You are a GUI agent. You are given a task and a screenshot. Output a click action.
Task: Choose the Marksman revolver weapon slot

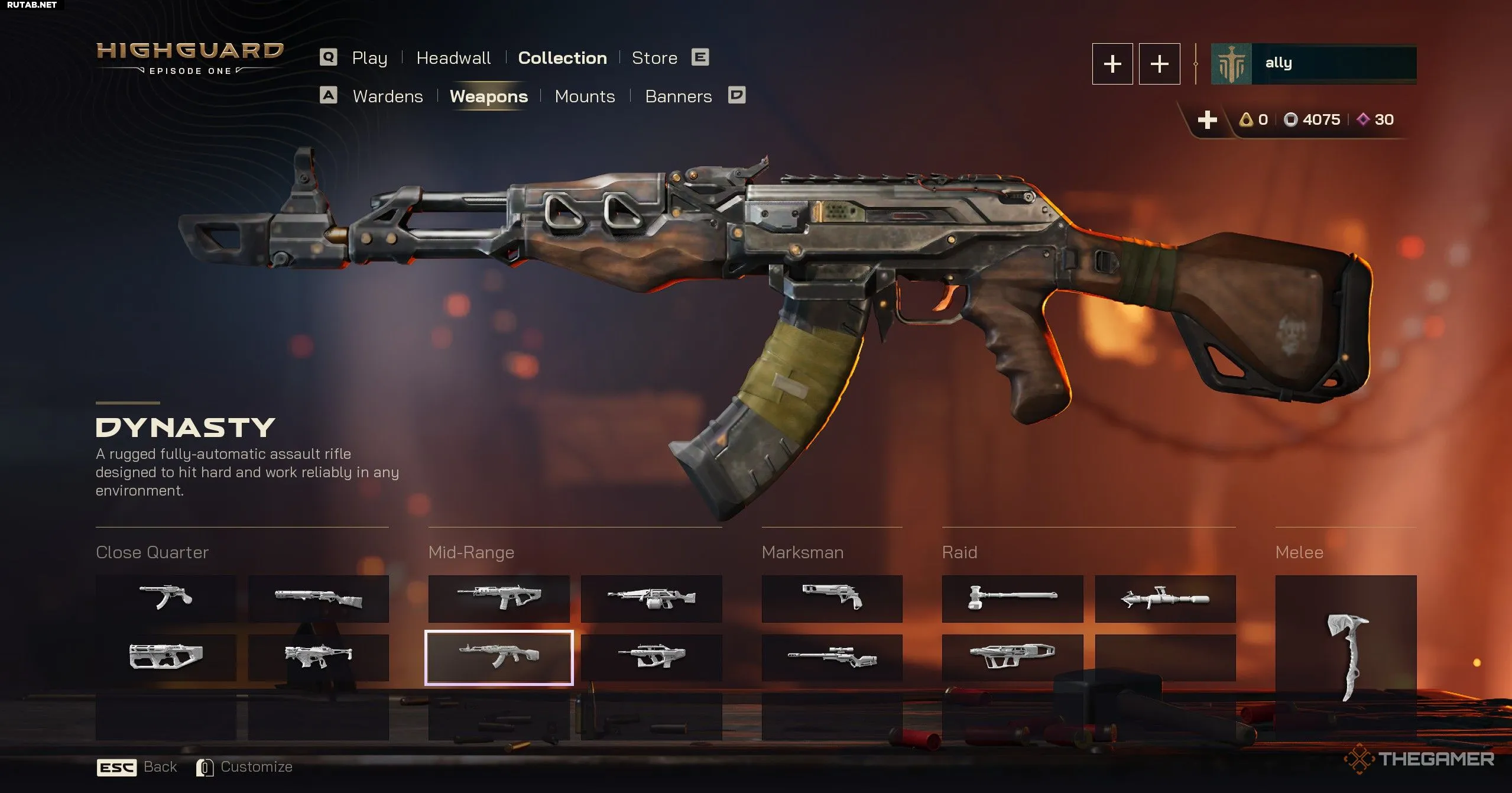click(x=832, y=598)
